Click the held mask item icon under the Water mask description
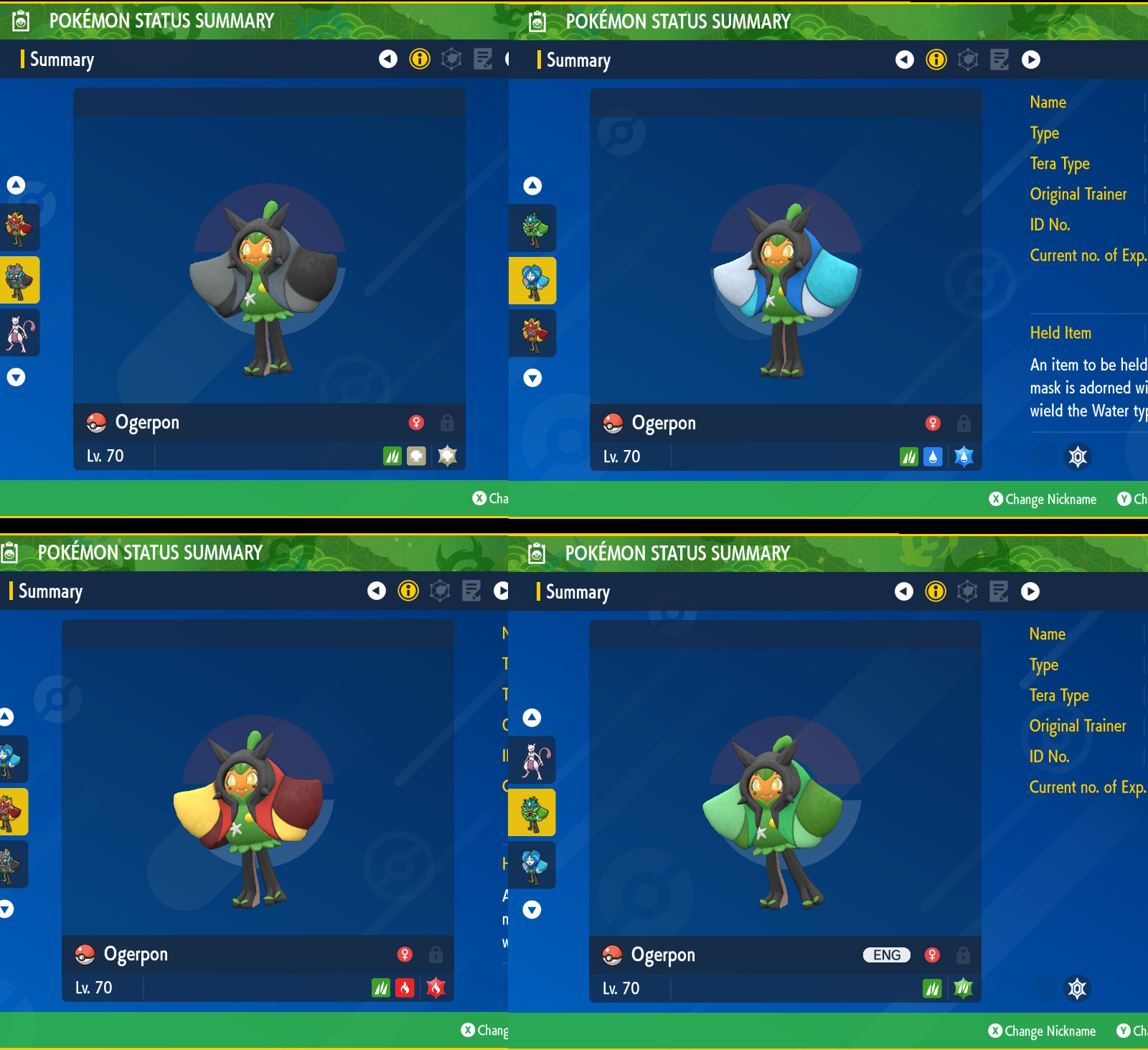Screen dimensions: 1148x1050 click(1078, 456)
